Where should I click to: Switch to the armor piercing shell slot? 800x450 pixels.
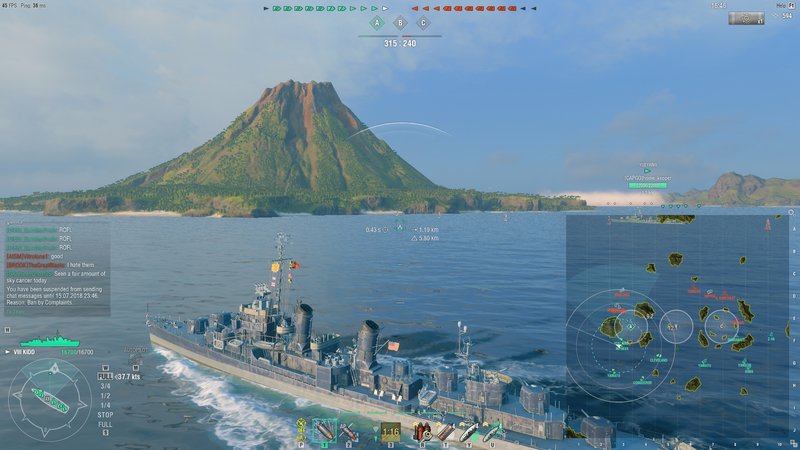(x=349, y=432)
